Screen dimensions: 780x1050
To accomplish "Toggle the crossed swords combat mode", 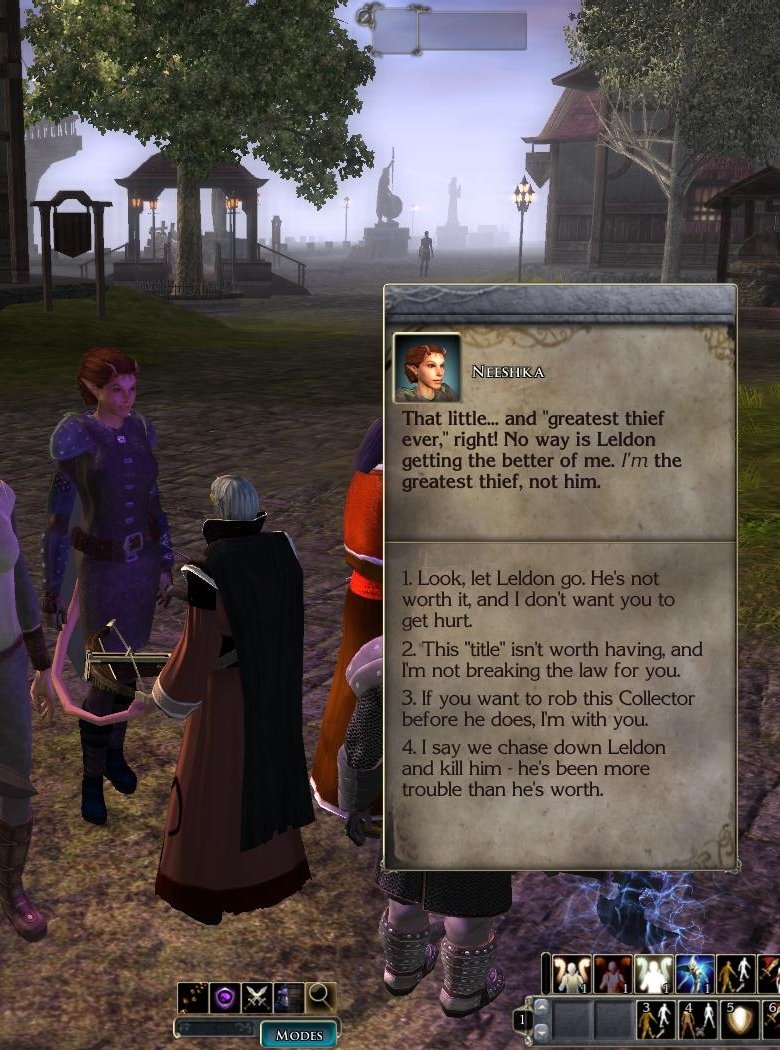I will [257, 997].
